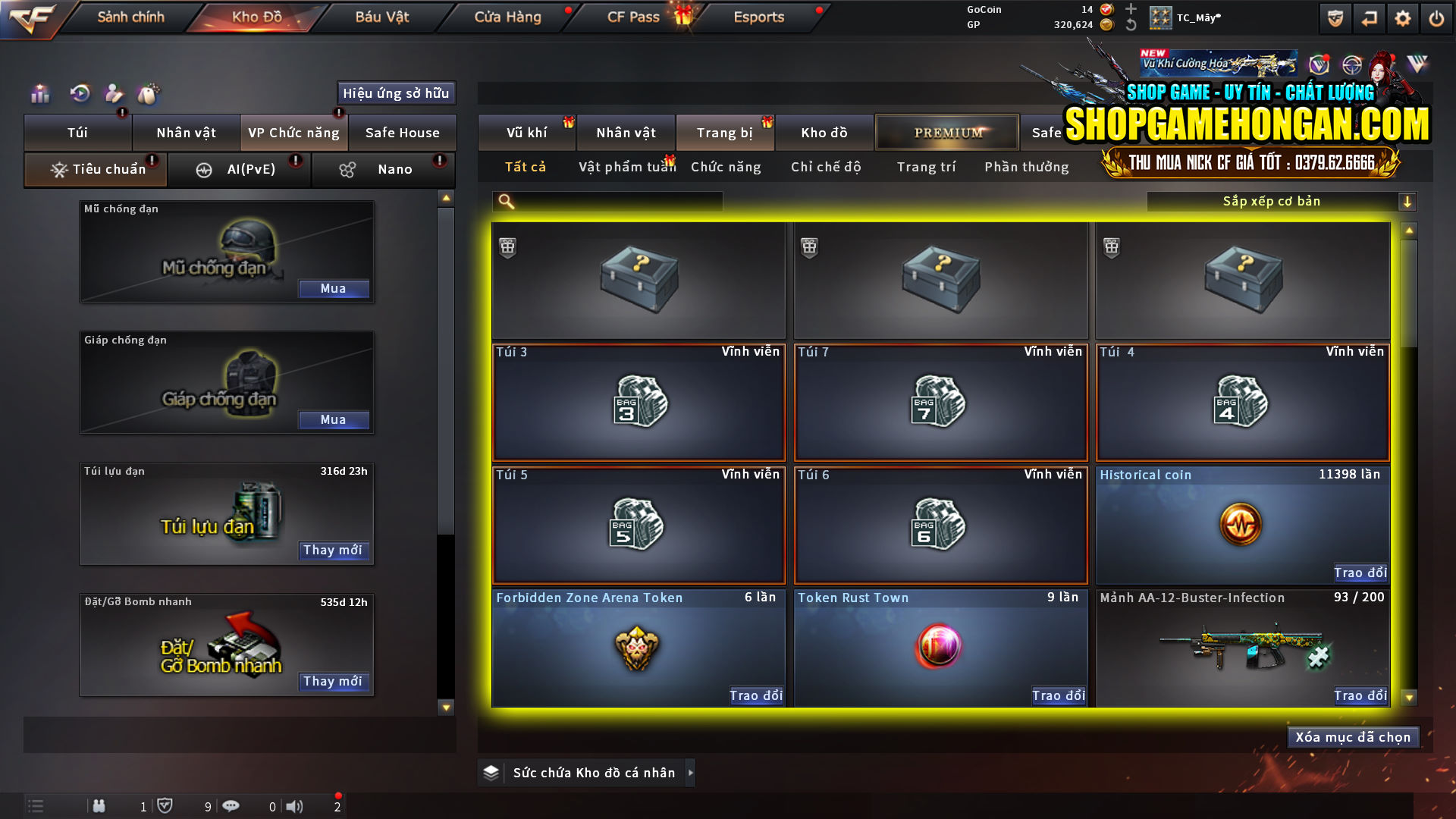1456x819 pixels.
Task: Open chat messages via the speech bubble icon
Action: click(231, 806)
